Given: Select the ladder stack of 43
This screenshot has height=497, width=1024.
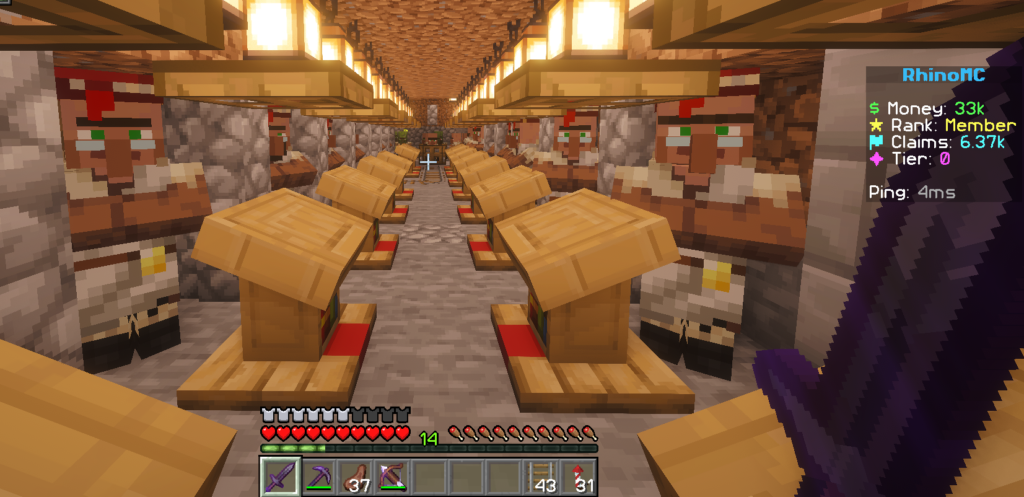Looking at the screenshot, I should point(542,476).
